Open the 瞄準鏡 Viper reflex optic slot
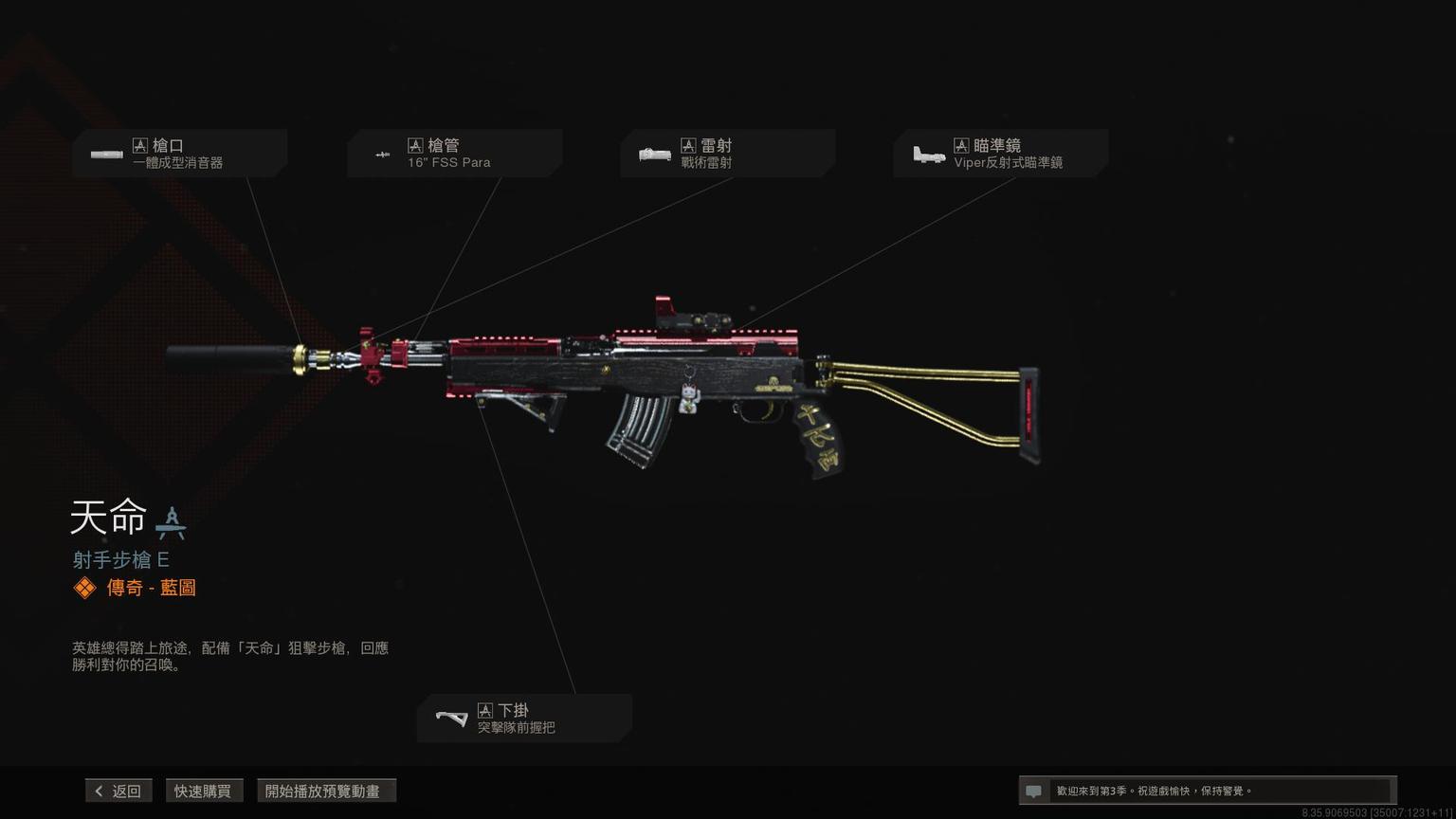 [x=1000, y=154]
